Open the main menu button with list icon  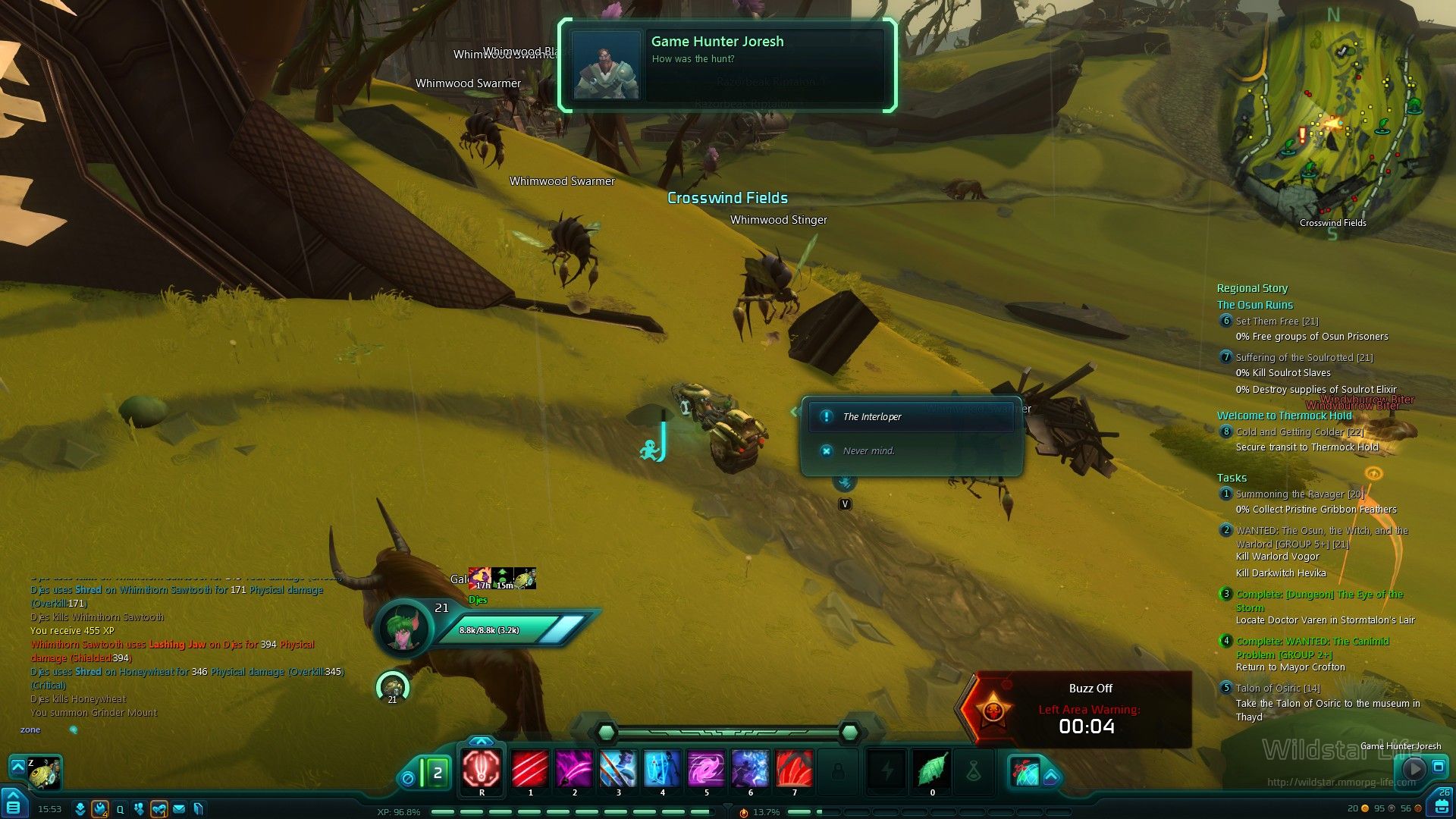coord(14,805)
